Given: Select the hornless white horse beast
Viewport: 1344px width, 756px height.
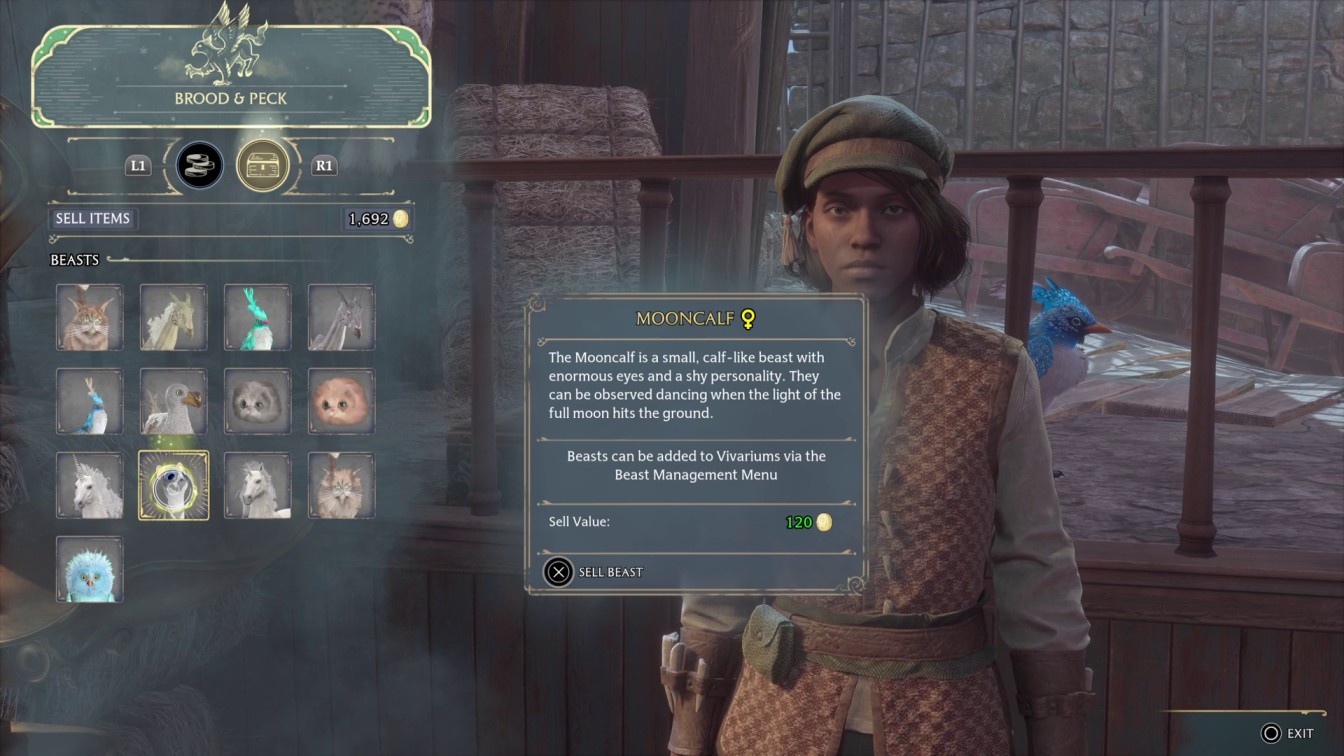Looking at the screenshot, I should click(258, 485).
